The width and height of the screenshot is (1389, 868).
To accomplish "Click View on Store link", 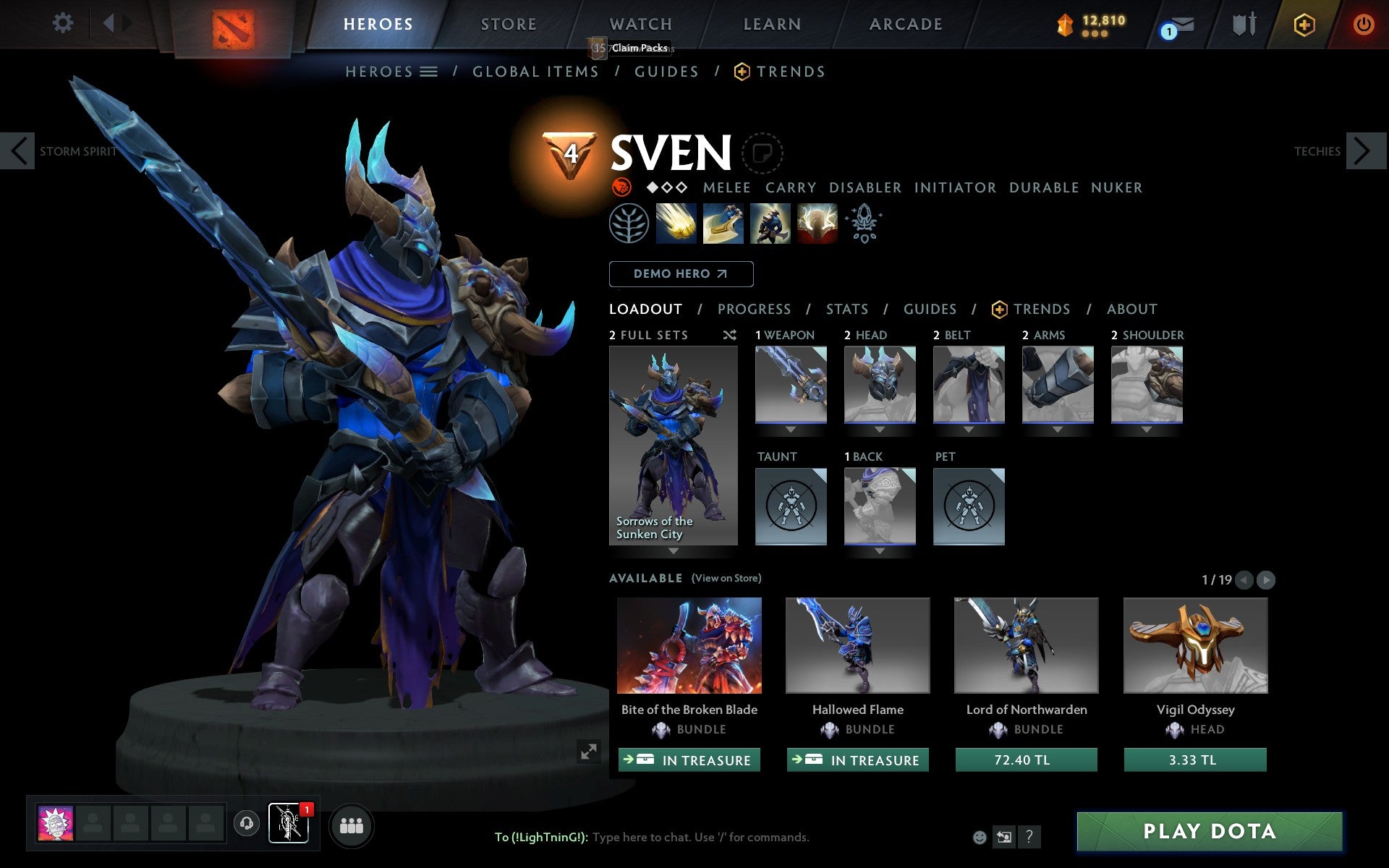I will tap(726, 579).
